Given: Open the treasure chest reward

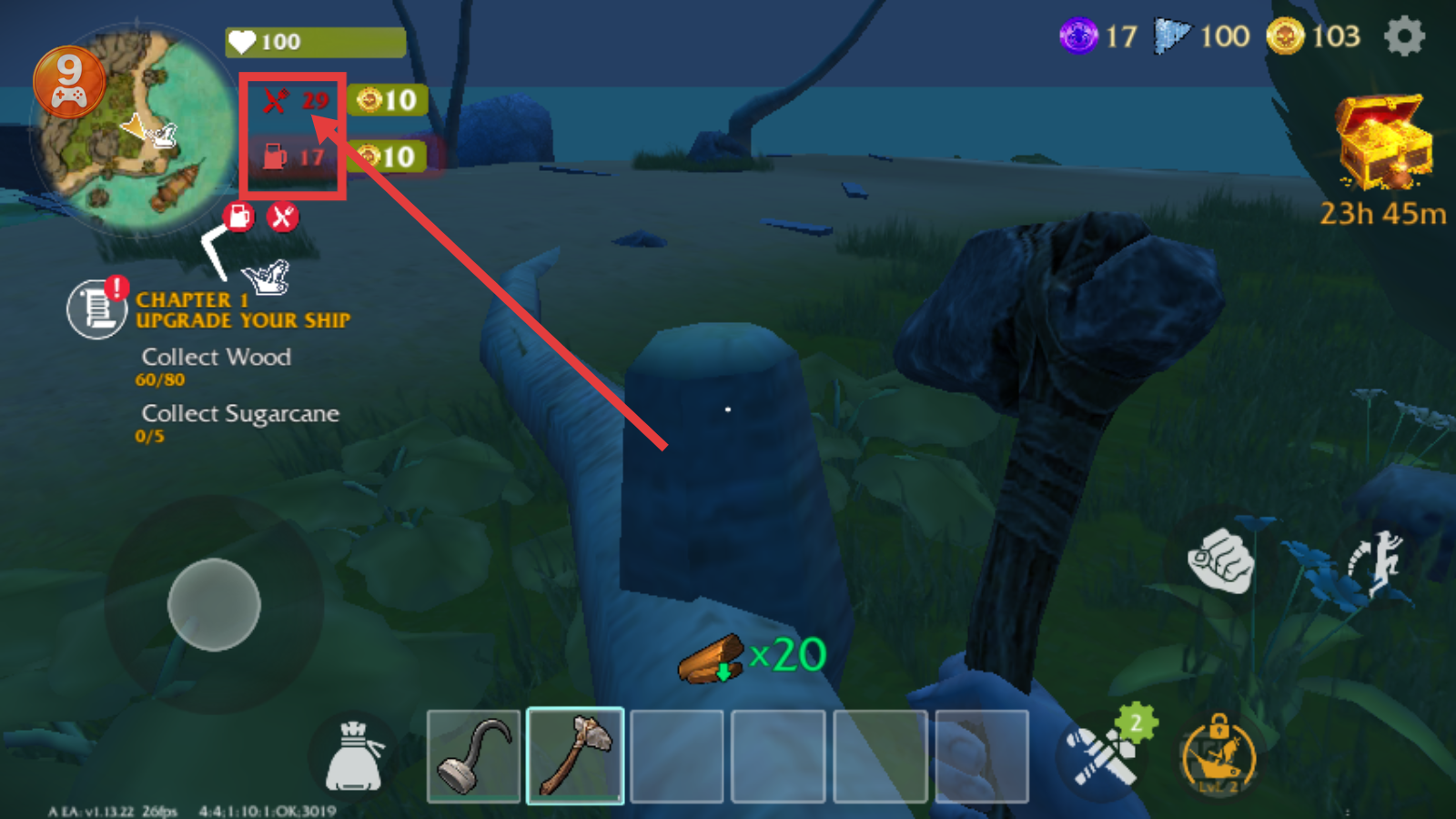Looking at the screenshot, I should coord(1382,142).
